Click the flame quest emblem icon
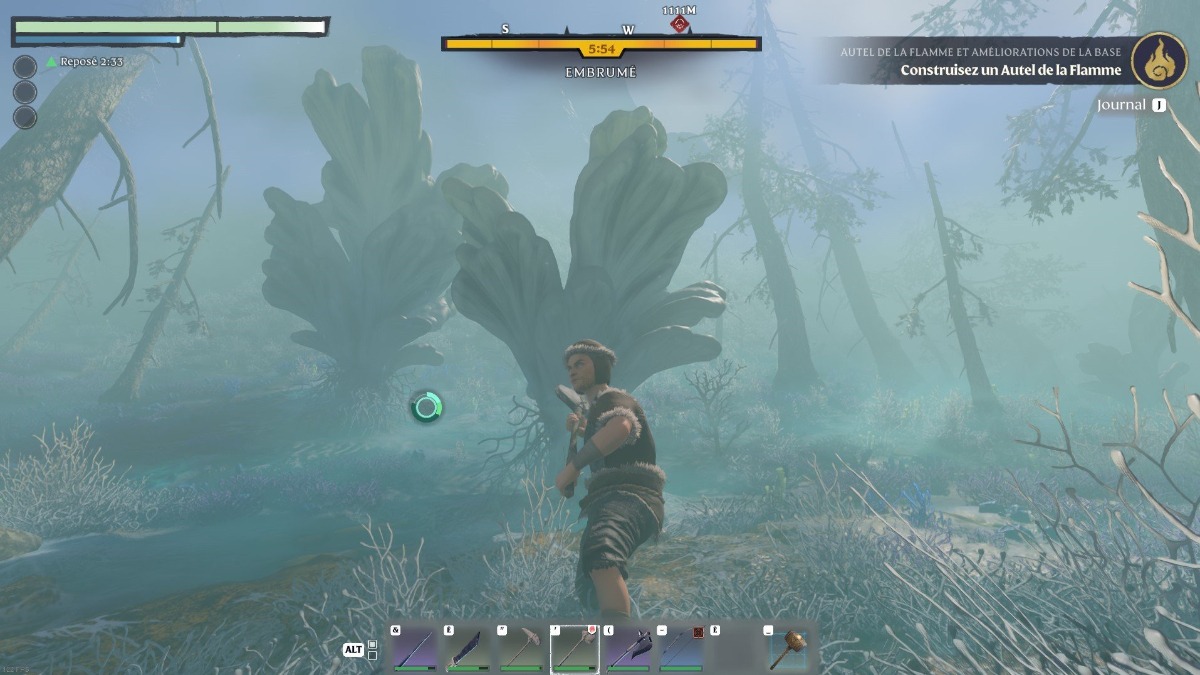Screen dimensions: 1200x675 [1159, 60]
